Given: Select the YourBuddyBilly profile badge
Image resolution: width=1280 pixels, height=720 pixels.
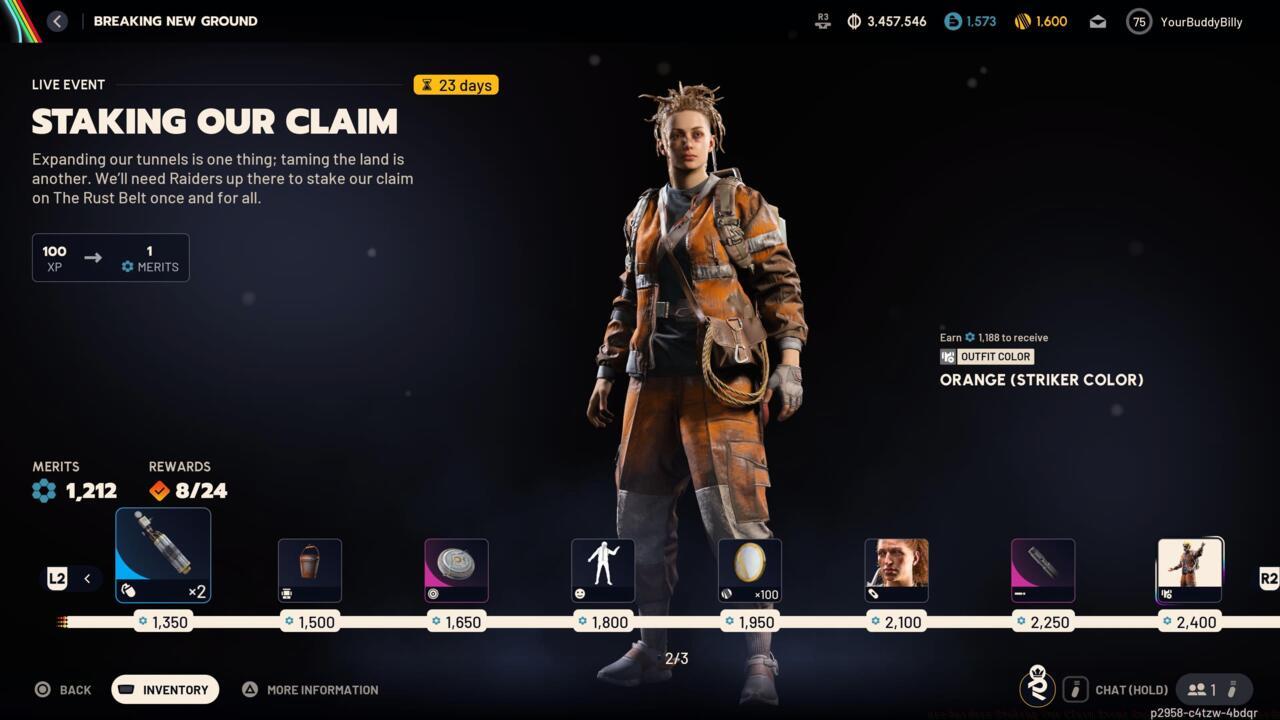Looking at the screenshot, I should point(1185,21).
